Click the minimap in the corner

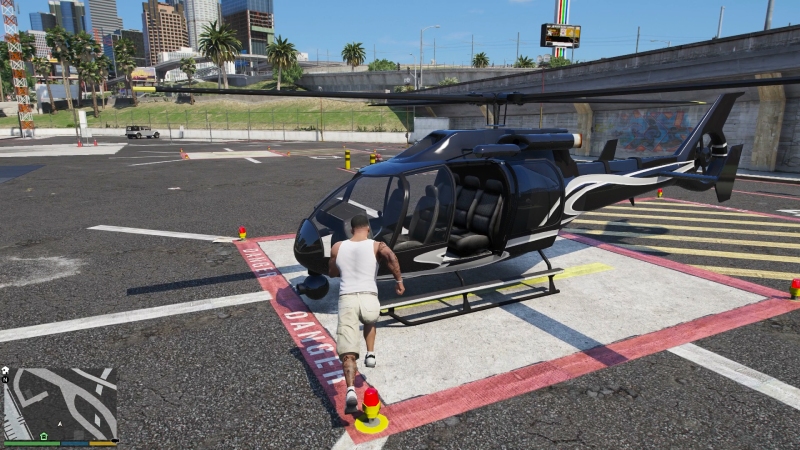[x=60, y=404]
